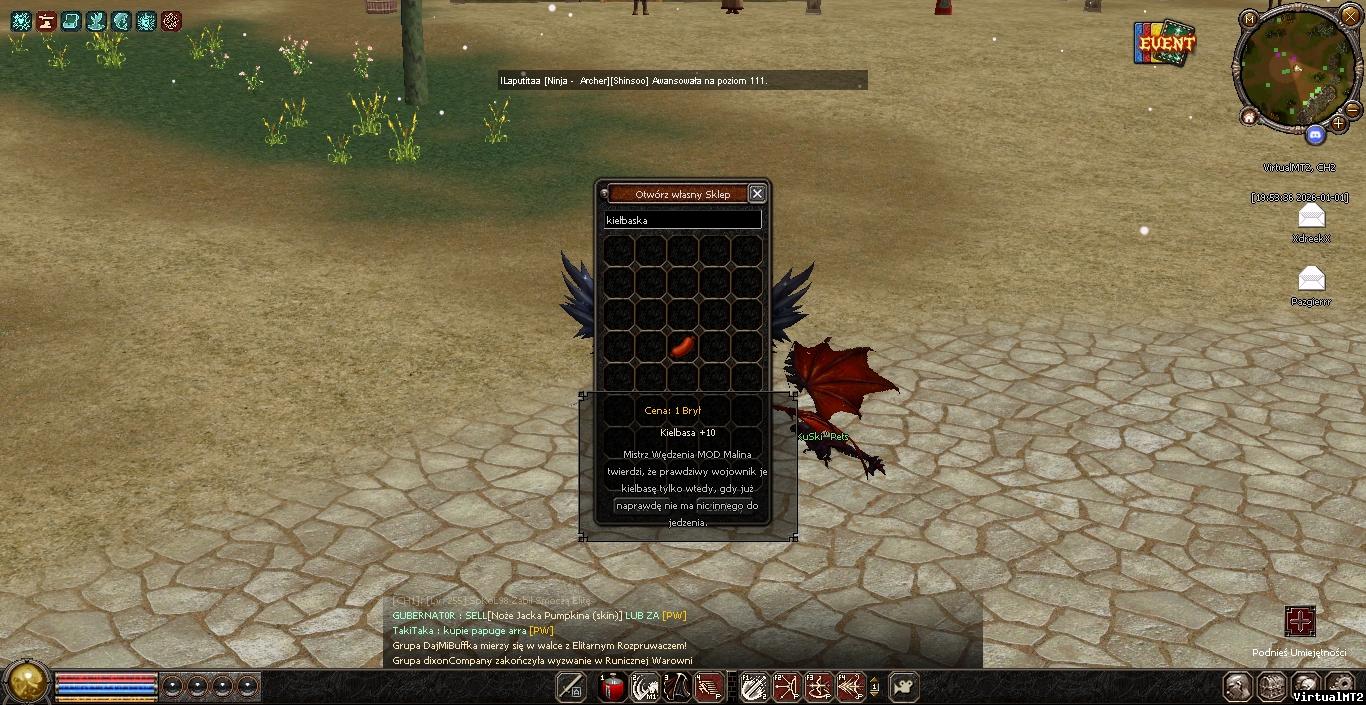Use the red potion in hotbar slot 1

(612, 687)
